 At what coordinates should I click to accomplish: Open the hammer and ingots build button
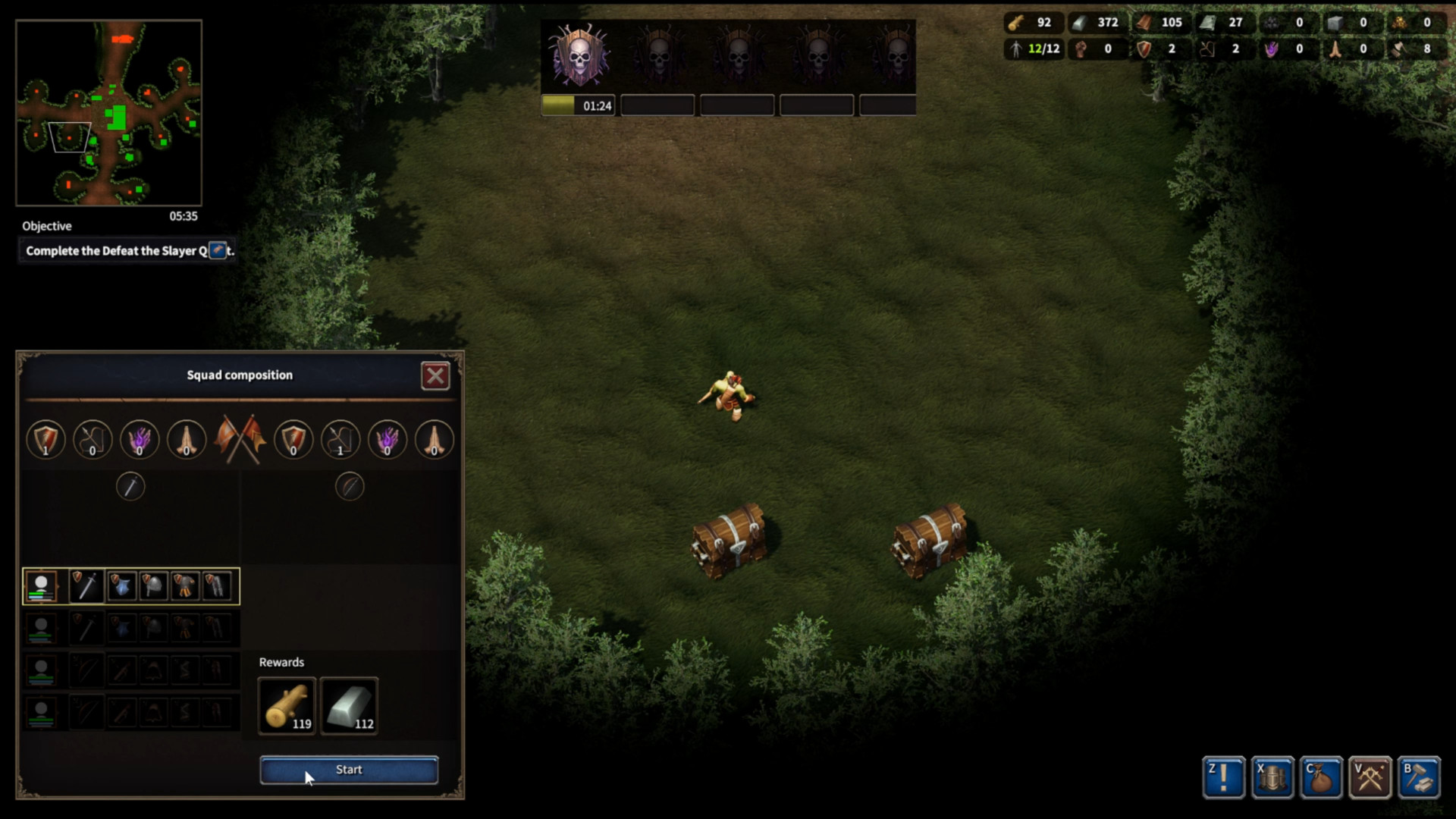pos(1419,777)
